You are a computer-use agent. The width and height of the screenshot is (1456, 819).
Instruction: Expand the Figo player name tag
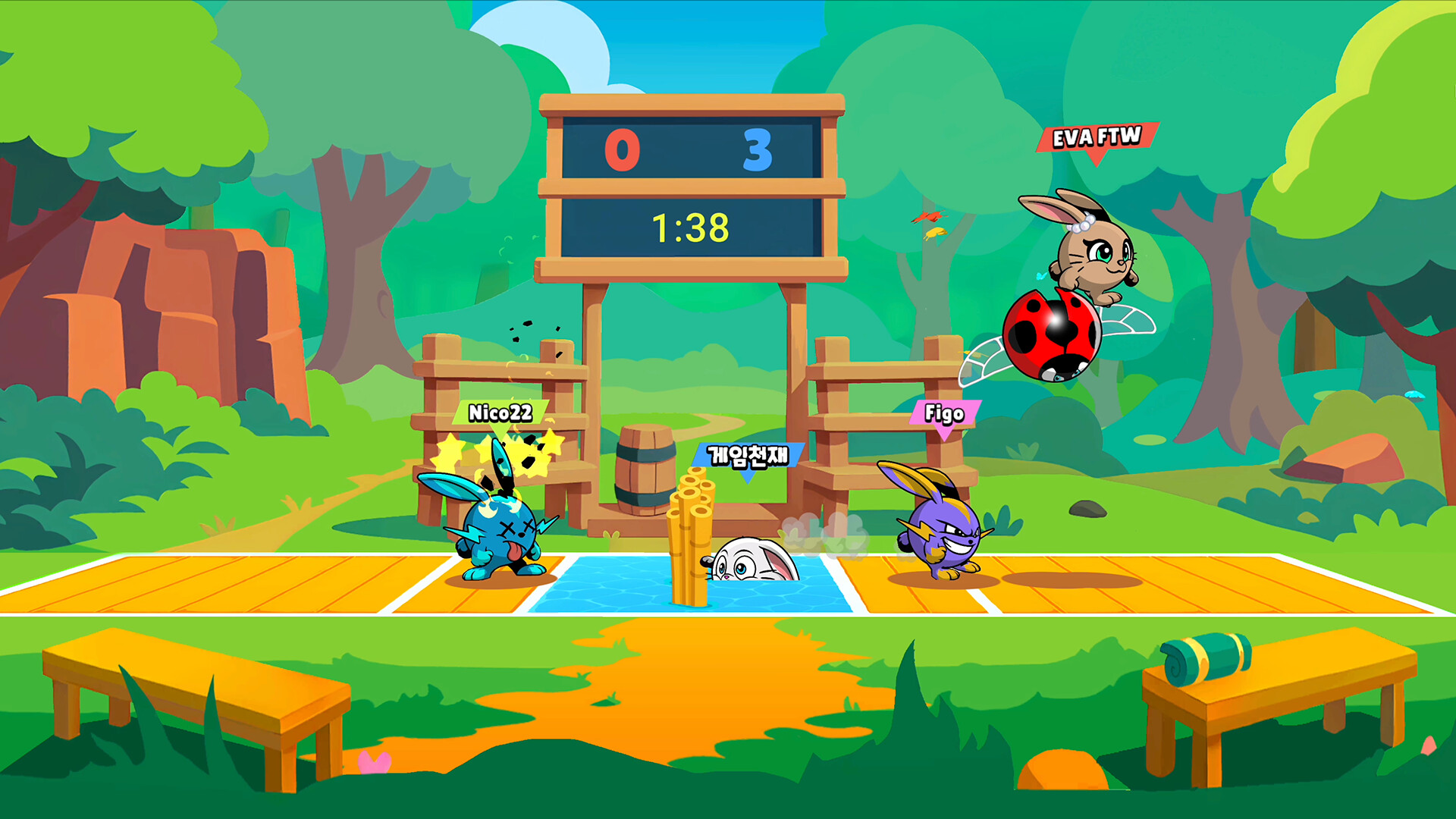click(943, 414)
